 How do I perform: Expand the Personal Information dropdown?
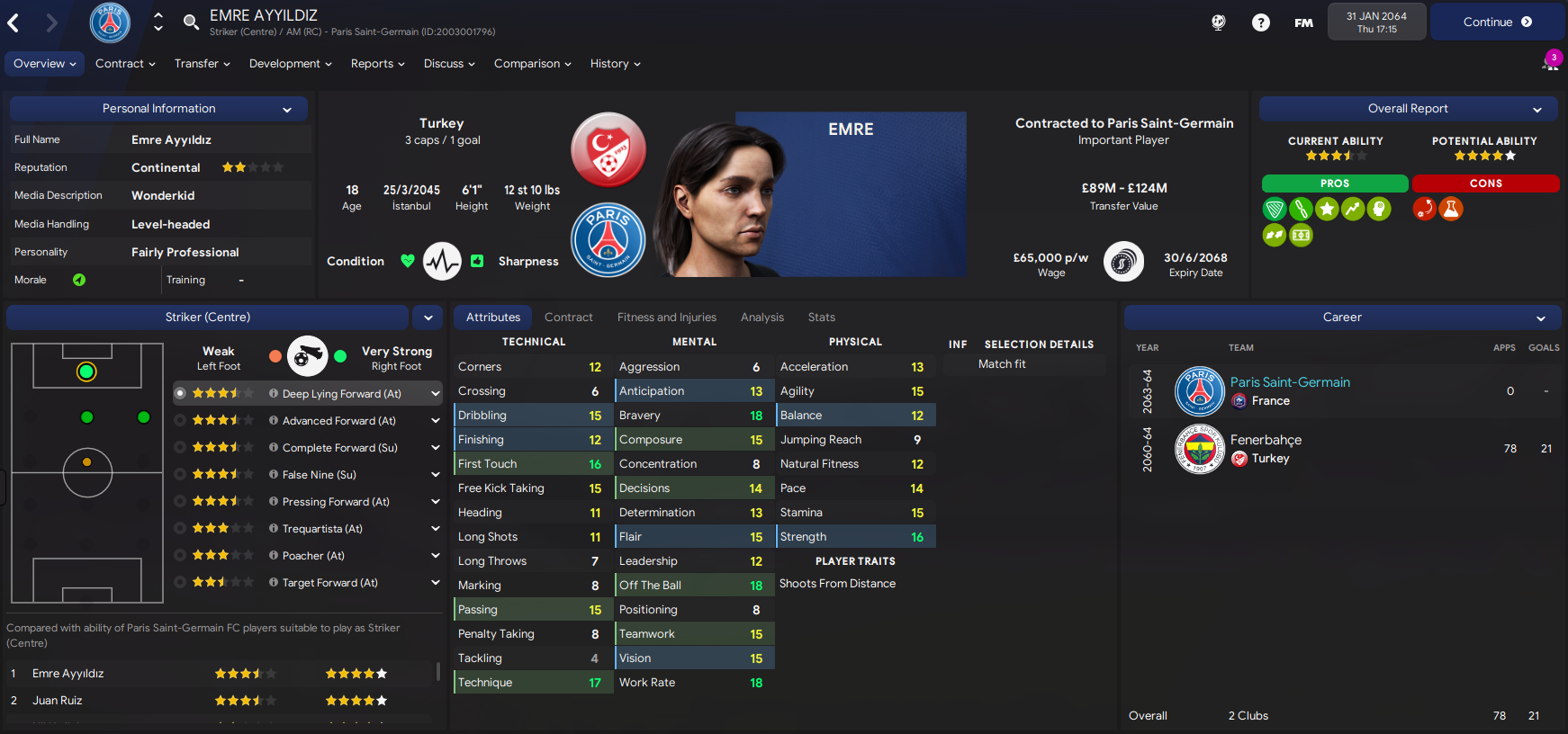click(287, 110)
